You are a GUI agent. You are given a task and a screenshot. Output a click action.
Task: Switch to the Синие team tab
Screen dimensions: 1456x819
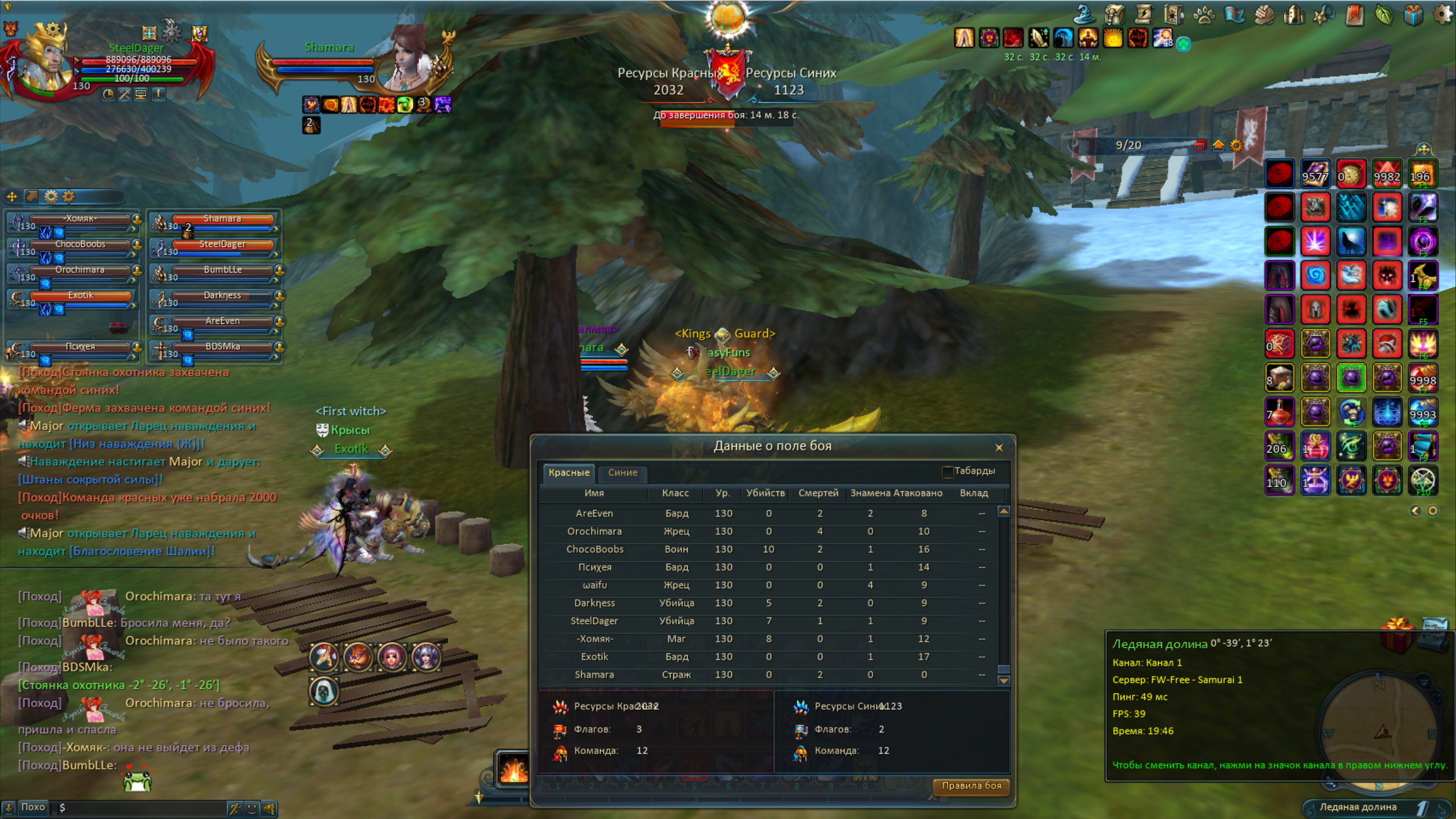pos(622,472)
